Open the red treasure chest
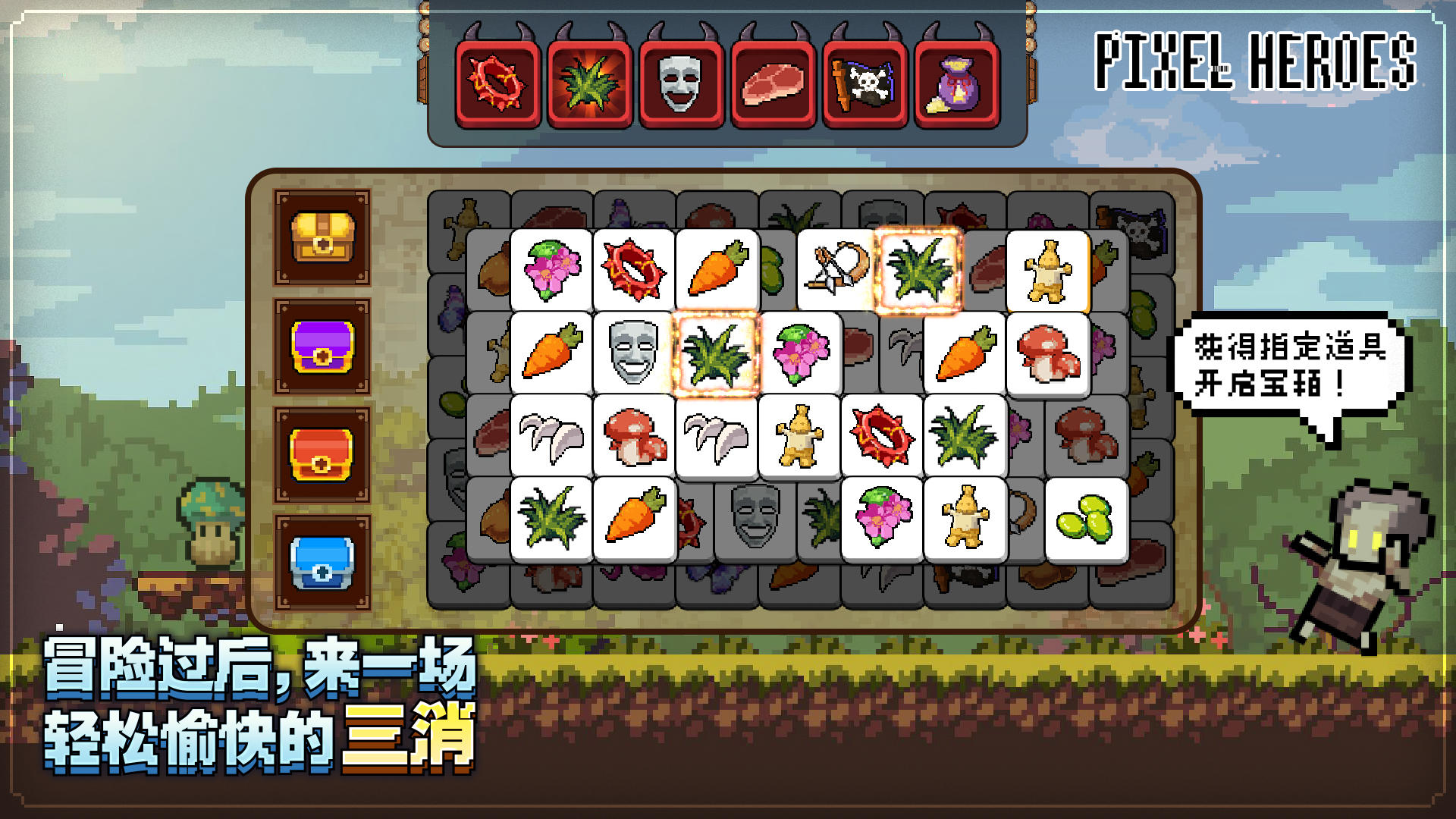 (x=323, y=453)
